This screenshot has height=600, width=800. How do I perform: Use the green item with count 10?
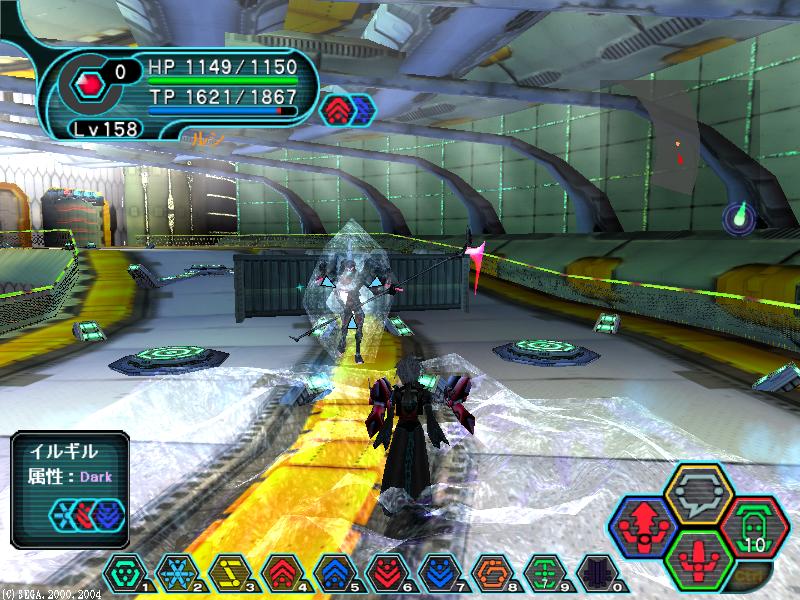754,525
